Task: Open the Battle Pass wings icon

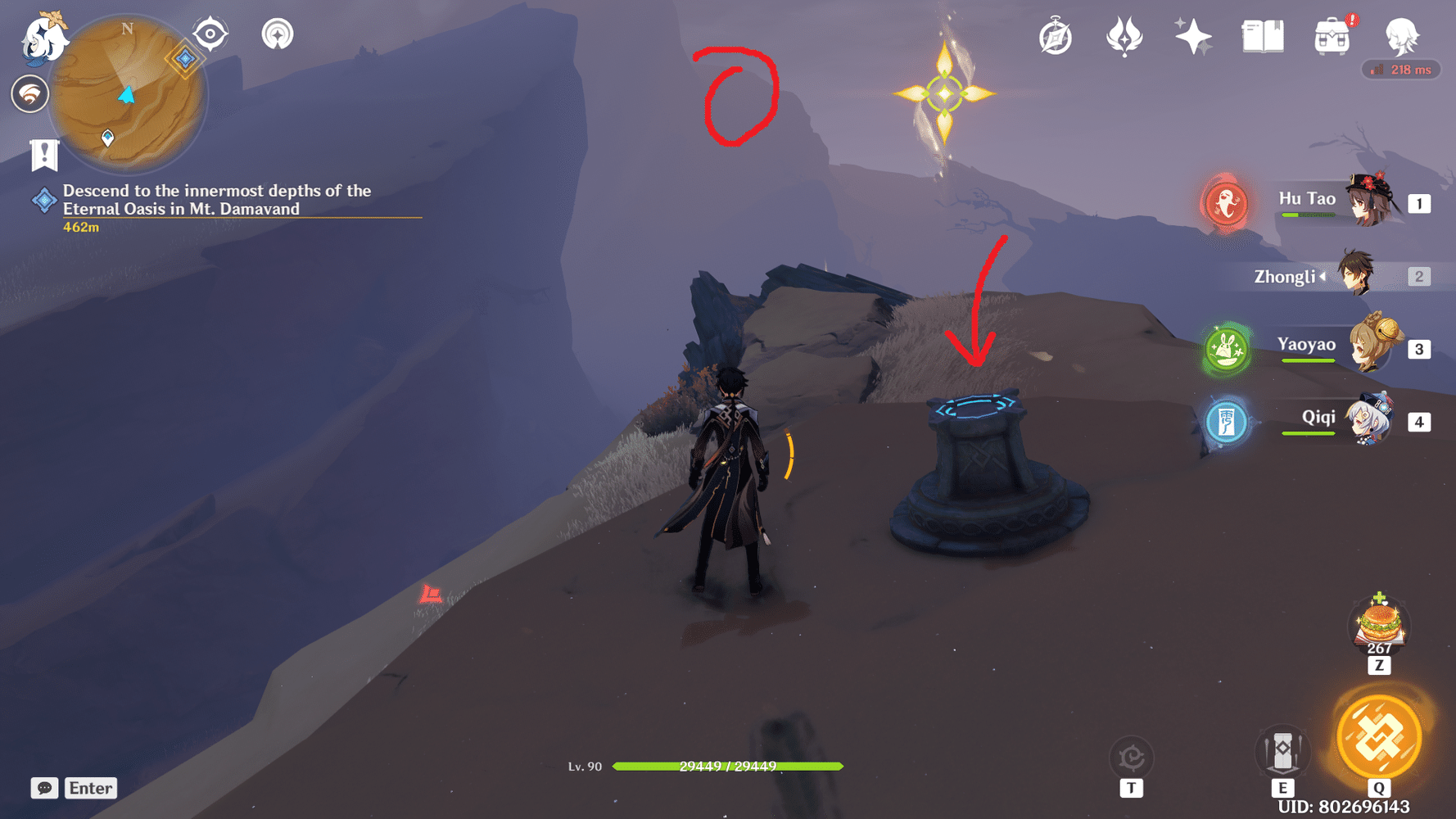Action: pyautogui.click(x=1124, y=34)
